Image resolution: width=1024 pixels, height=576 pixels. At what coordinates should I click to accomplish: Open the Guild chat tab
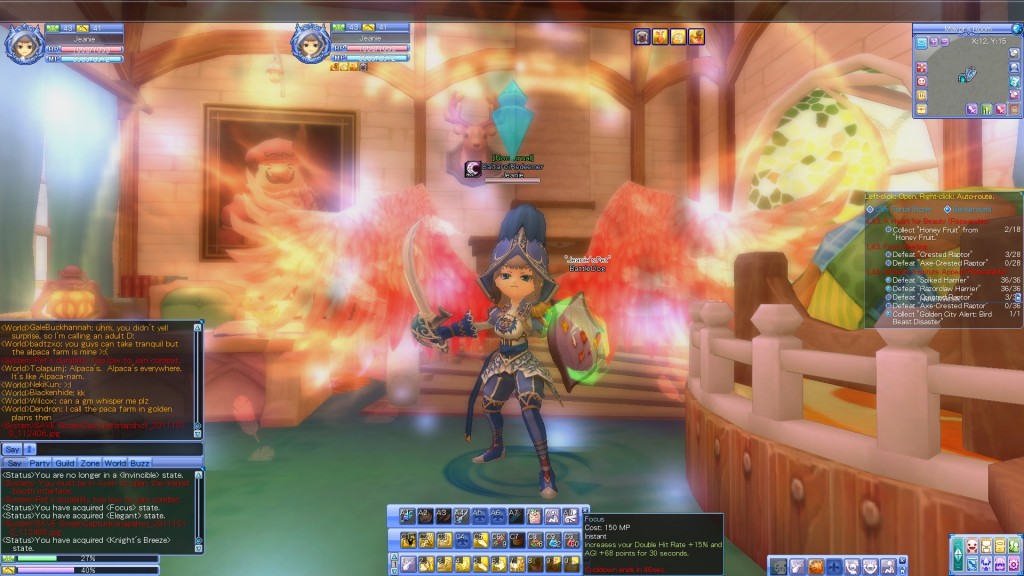[66, 464]
